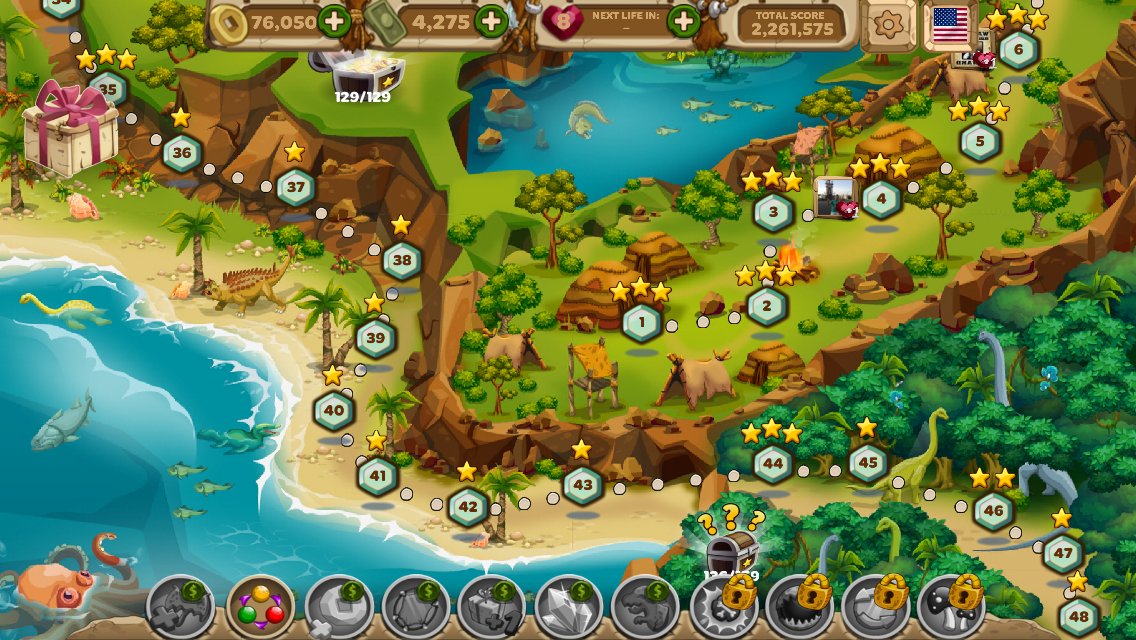Buy more cash with the plus button

[x=491, y=20]
